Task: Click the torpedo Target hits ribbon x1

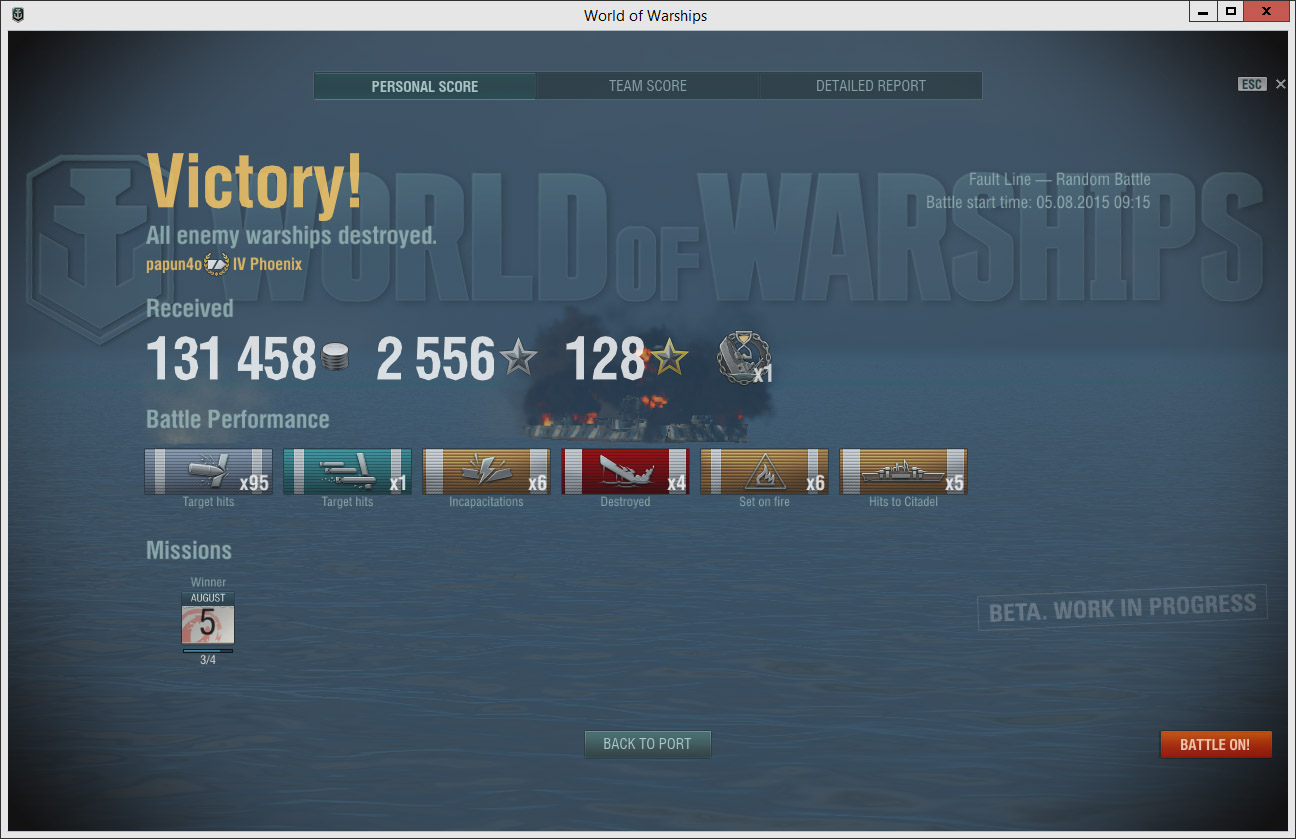Action: coord(347,472)
